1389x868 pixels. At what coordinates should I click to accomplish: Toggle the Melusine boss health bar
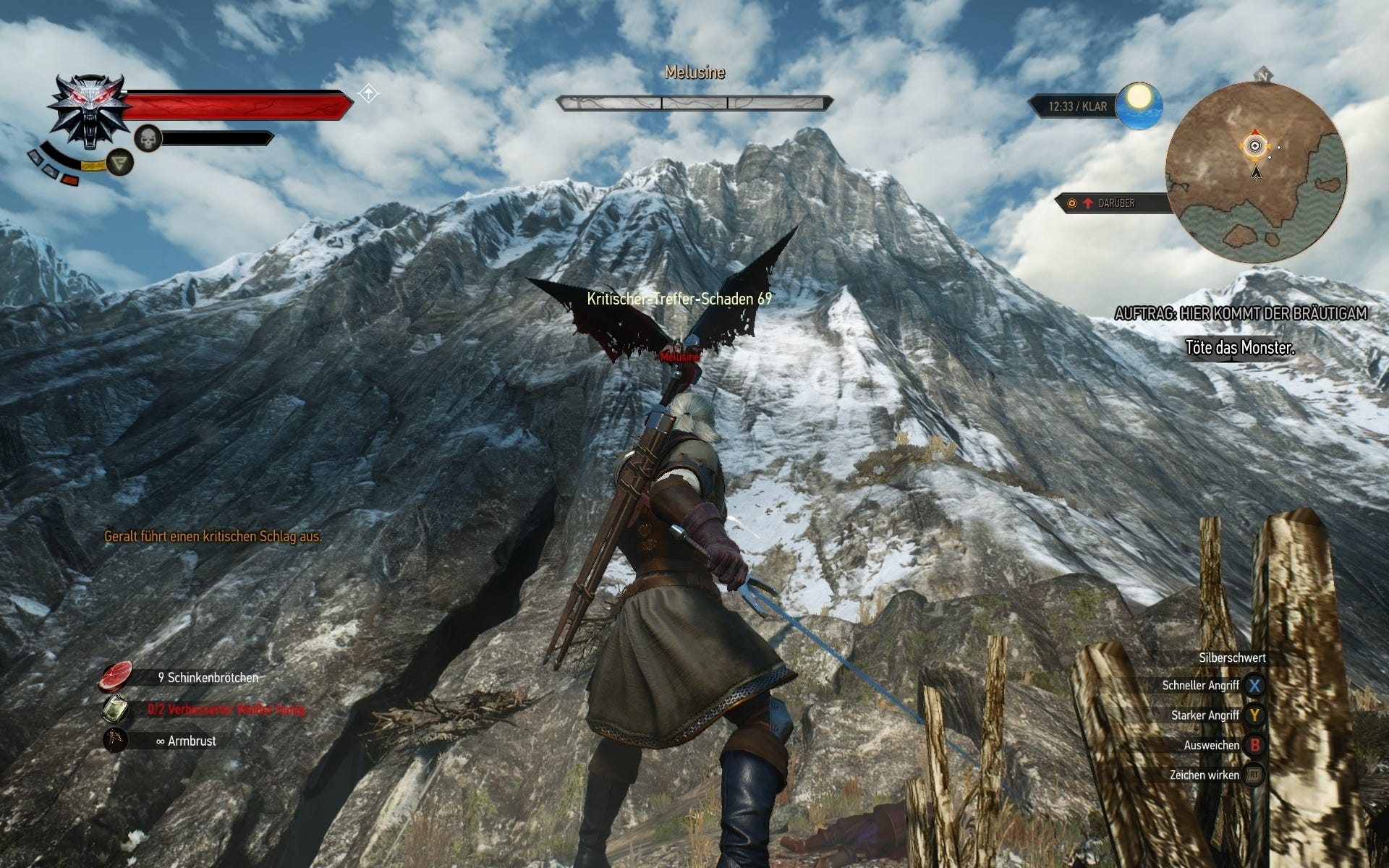(693, 102)
